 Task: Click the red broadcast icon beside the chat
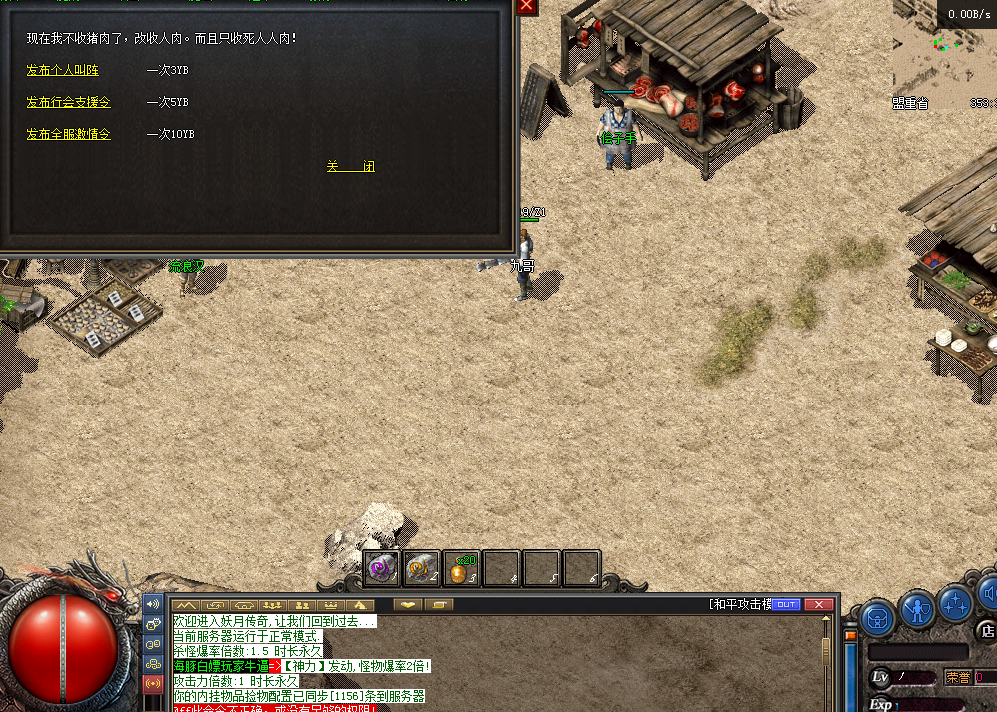[x=153, y=684]
